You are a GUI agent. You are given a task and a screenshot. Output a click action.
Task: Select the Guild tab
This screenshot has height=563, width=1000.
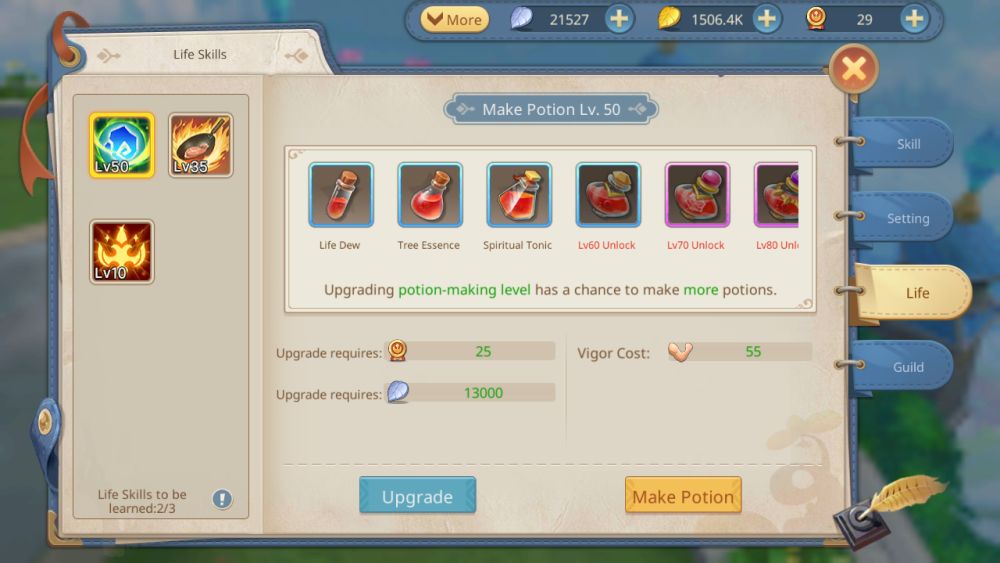click(907, 367)
